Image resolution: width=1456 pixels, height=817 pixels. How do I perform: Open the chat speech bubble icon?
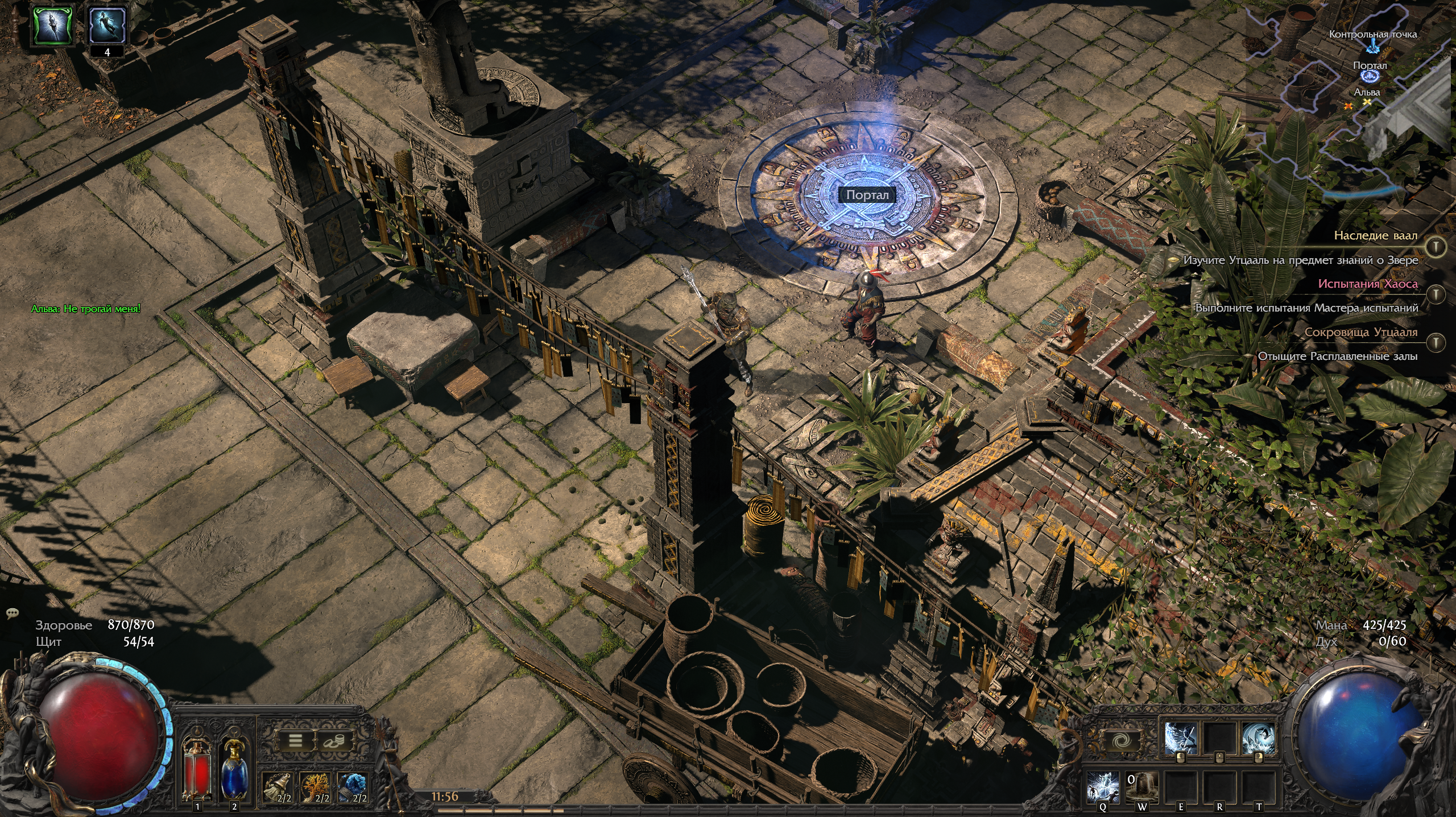(x=13, y=613)
